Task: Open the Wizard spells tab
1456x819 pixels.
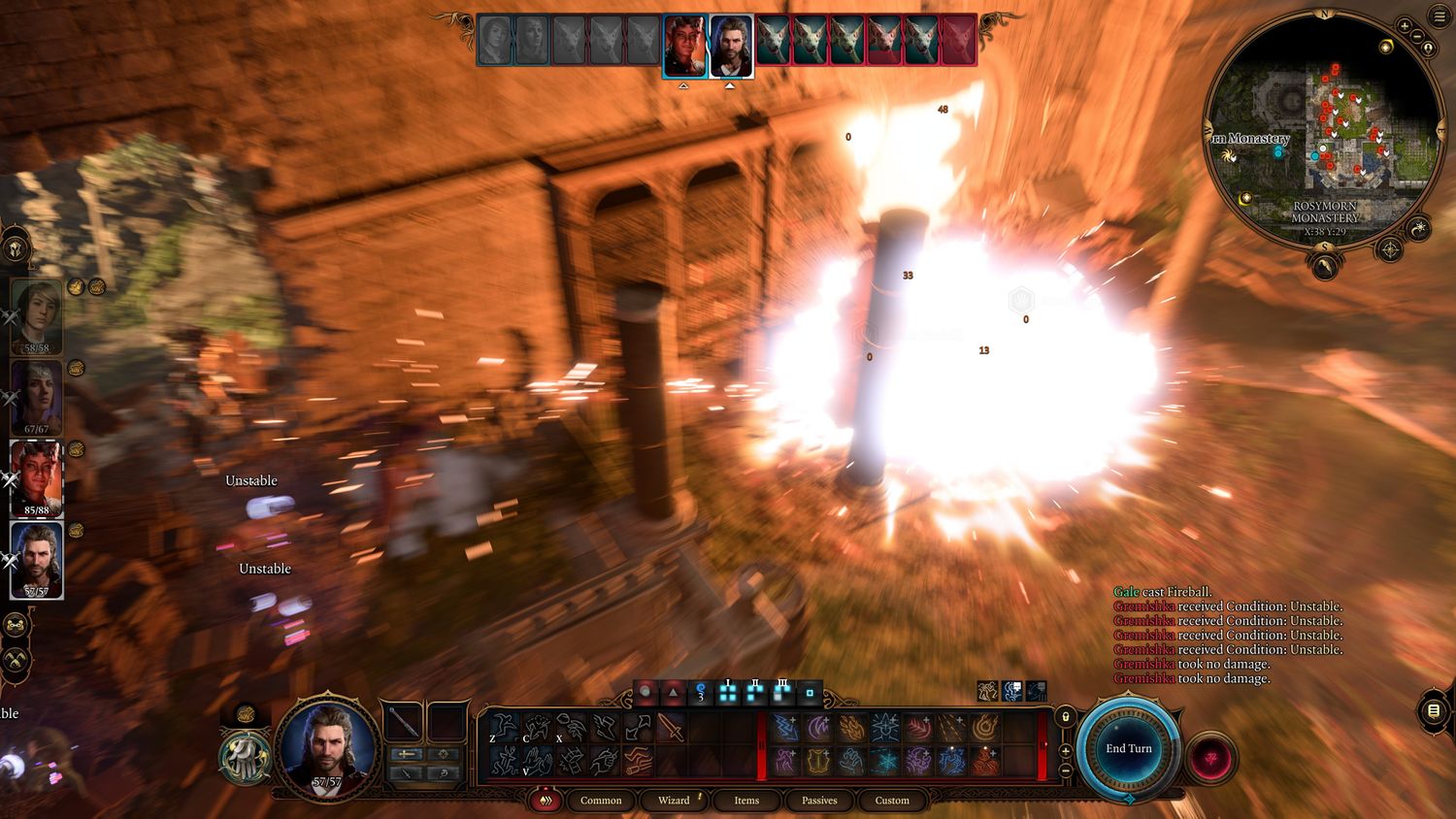Action: tap(674, 801)
